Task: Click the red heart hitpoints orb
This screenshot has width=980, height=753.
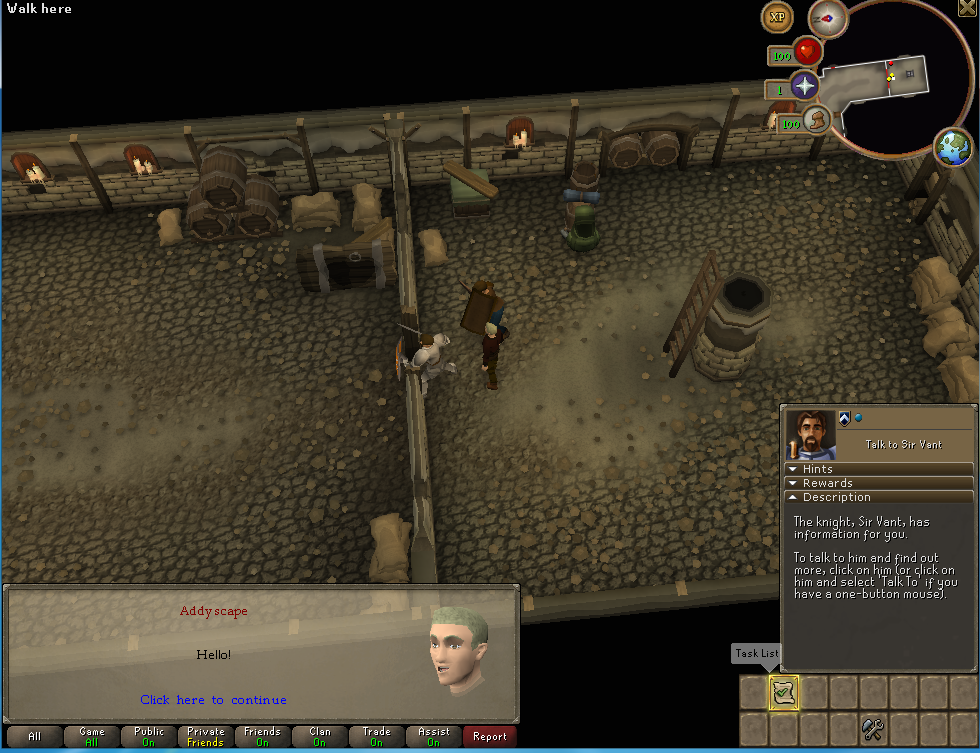Action: [x=807, y=52]
